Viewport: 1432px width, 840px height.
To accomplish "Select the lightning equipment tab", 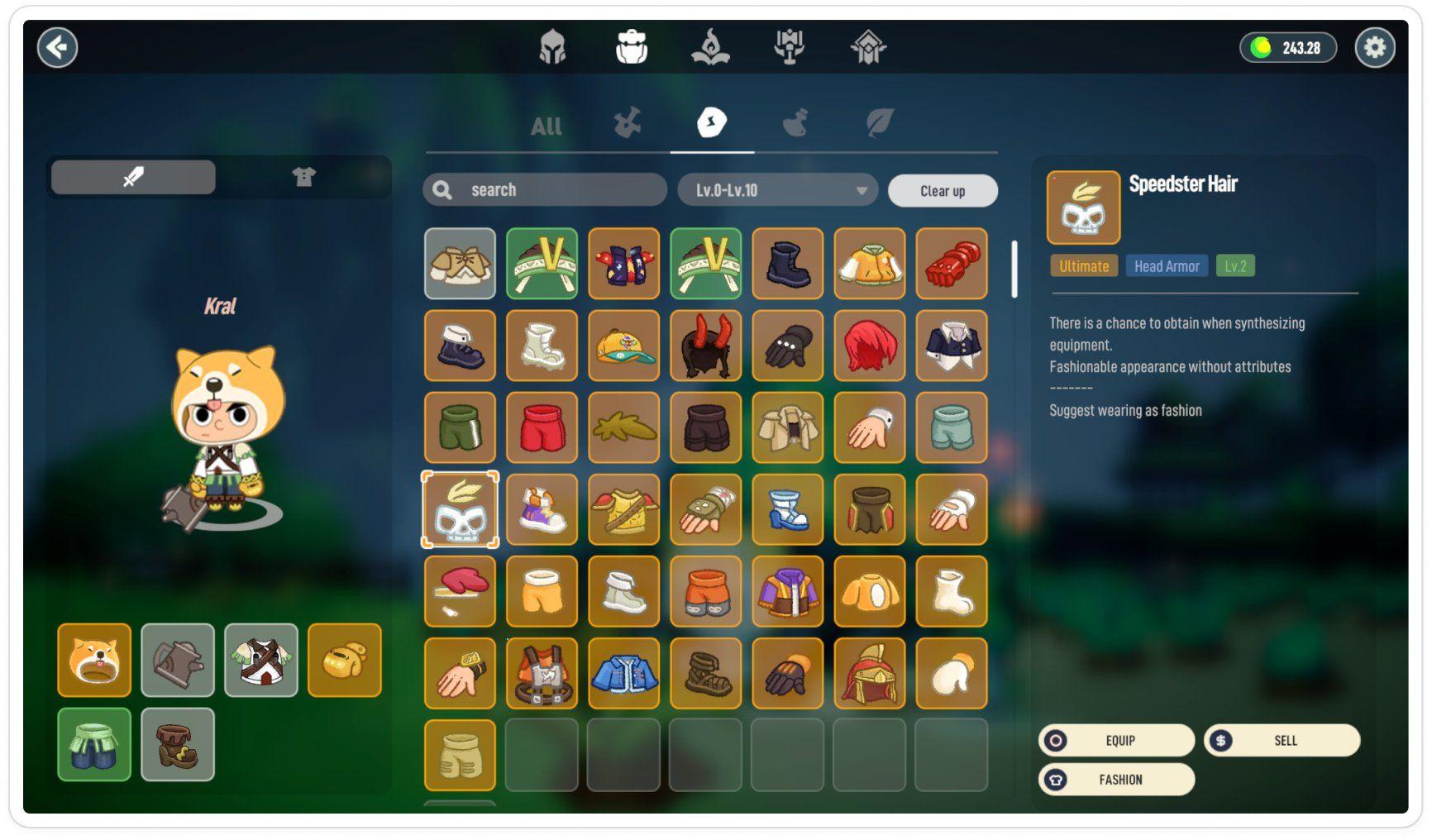I will click(x=711, y=124).
